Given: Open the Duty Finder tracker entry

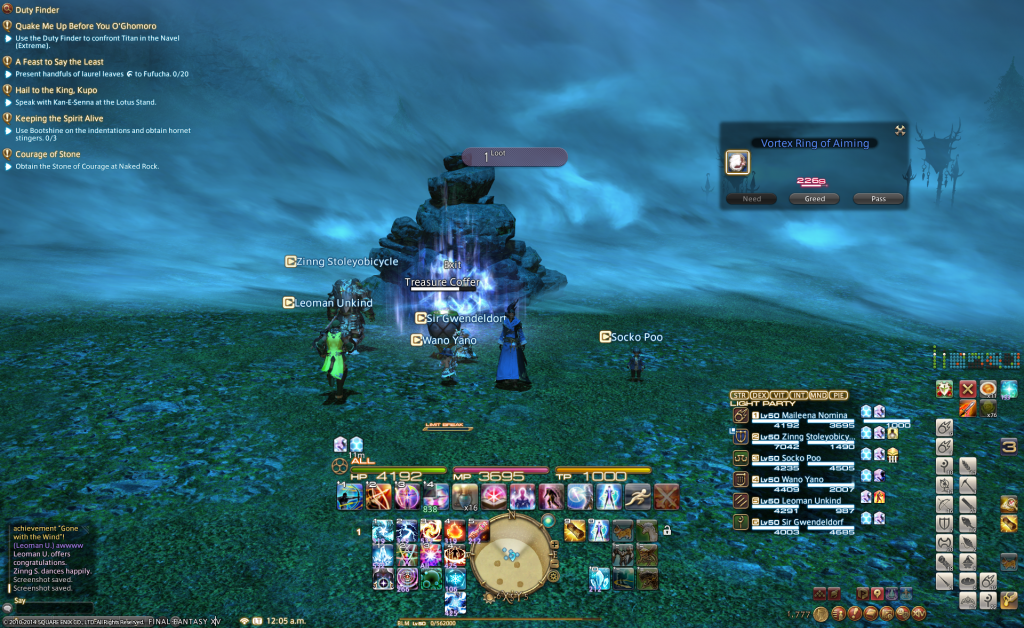Looking at the screenshot, I should pyautogui.click(x=37, y=9).
